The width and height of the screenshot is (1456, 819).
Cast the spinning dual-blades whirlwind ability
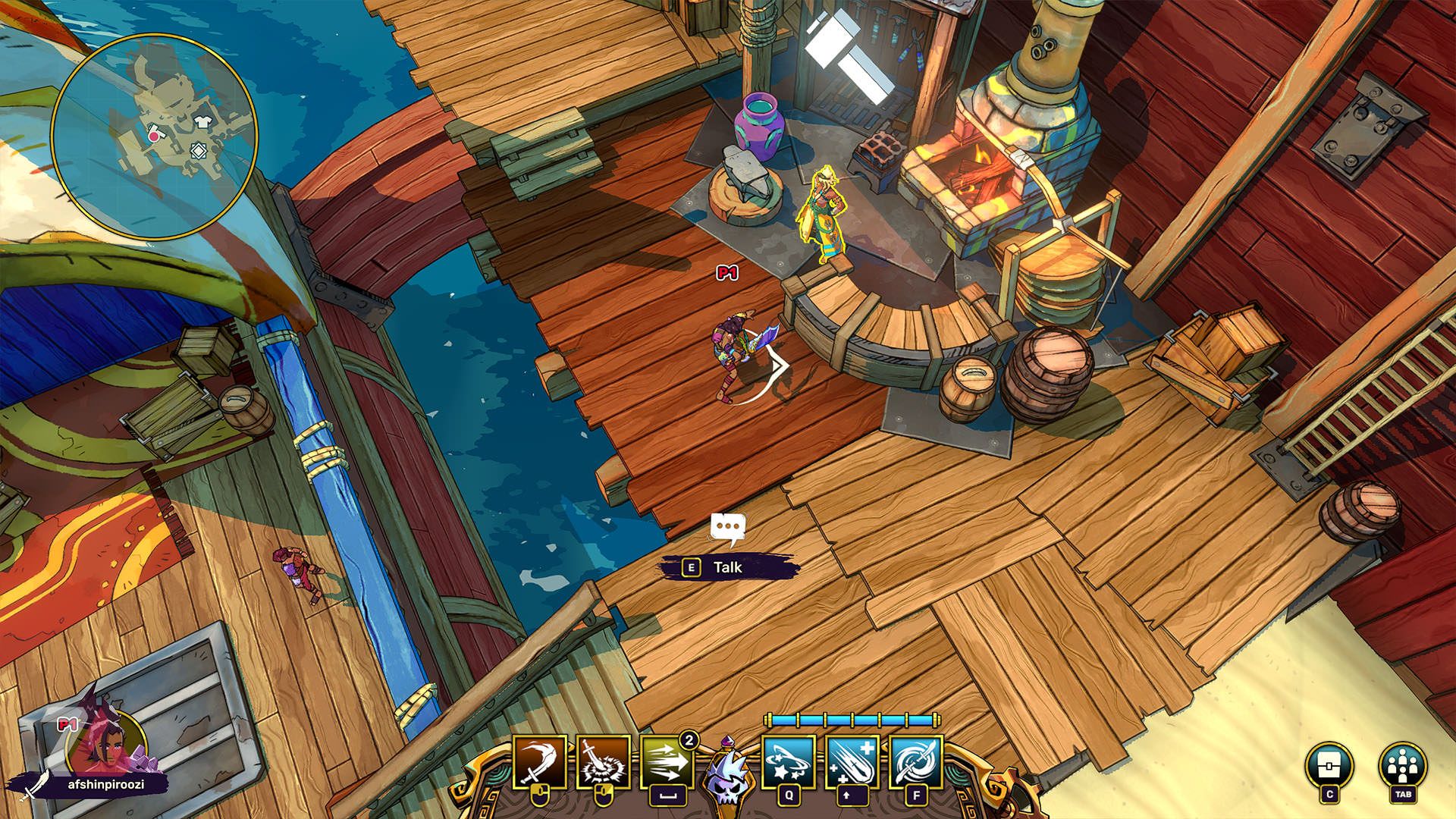[x=916, y=761]
